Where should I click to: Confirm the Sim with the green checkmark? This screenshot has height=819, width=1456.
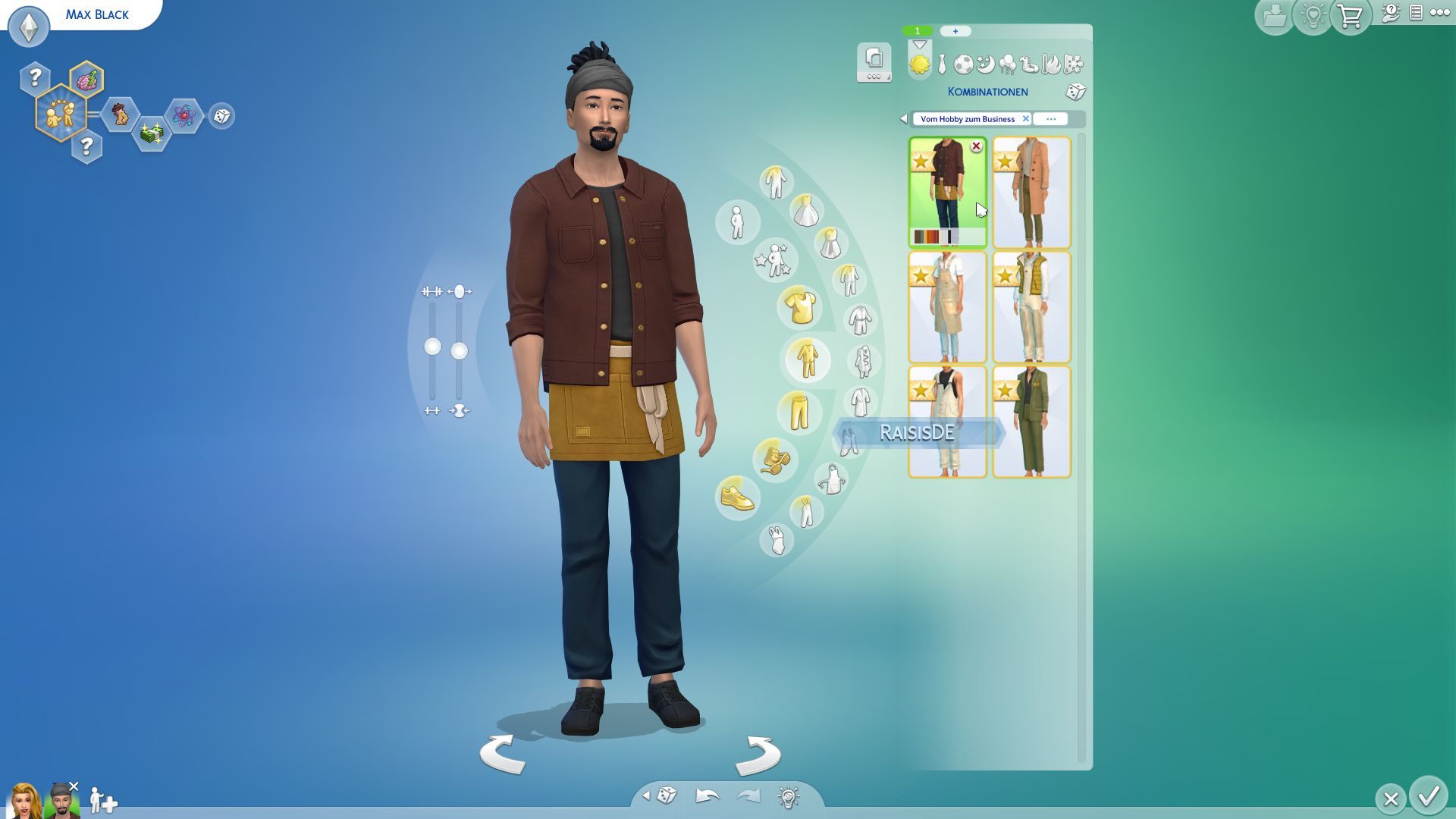pyautogui.click(x=1429, y=796)
